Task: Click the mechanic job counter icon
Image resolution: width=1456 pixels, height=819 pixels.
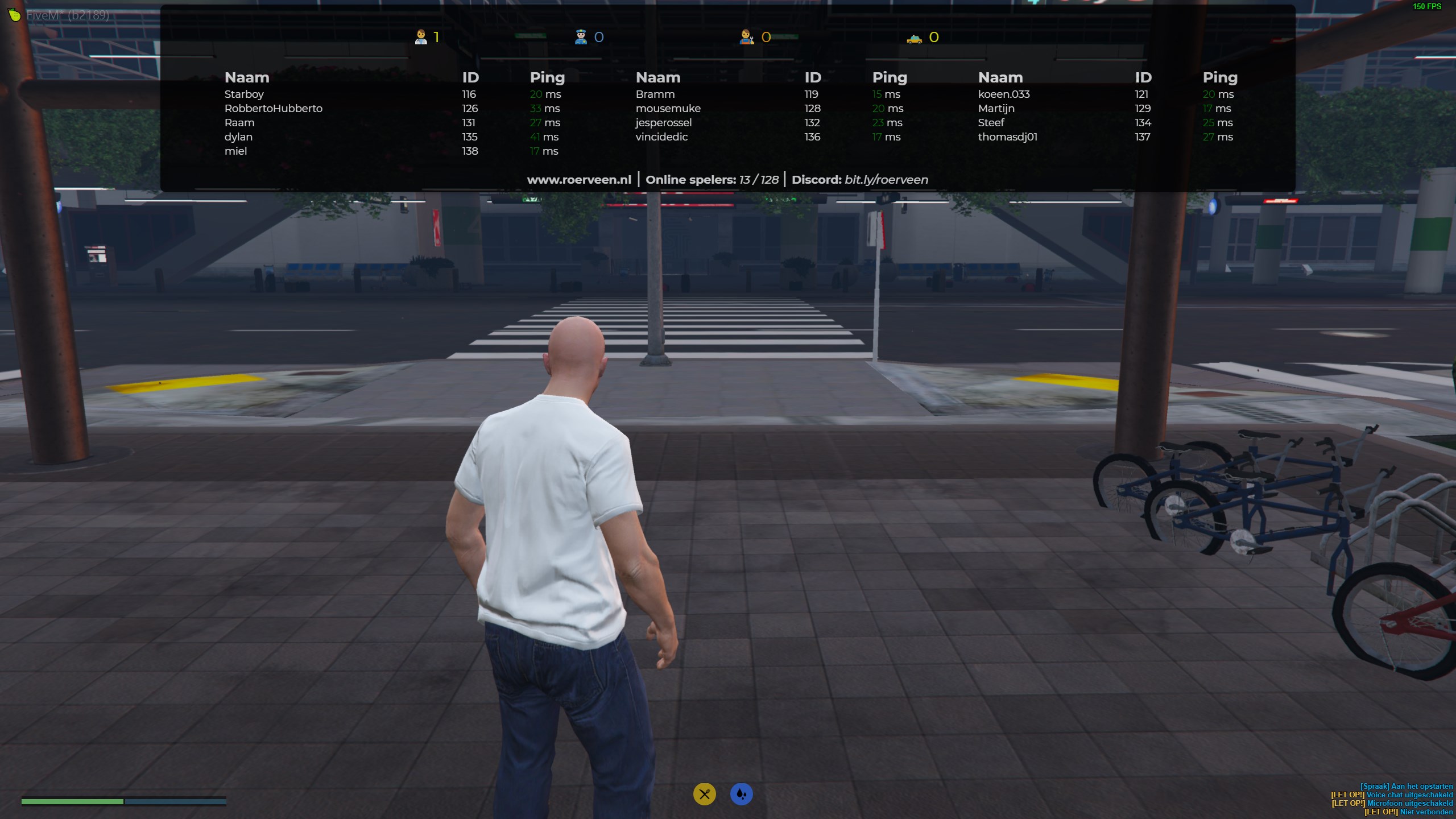Action: click(x=746, y=38)
